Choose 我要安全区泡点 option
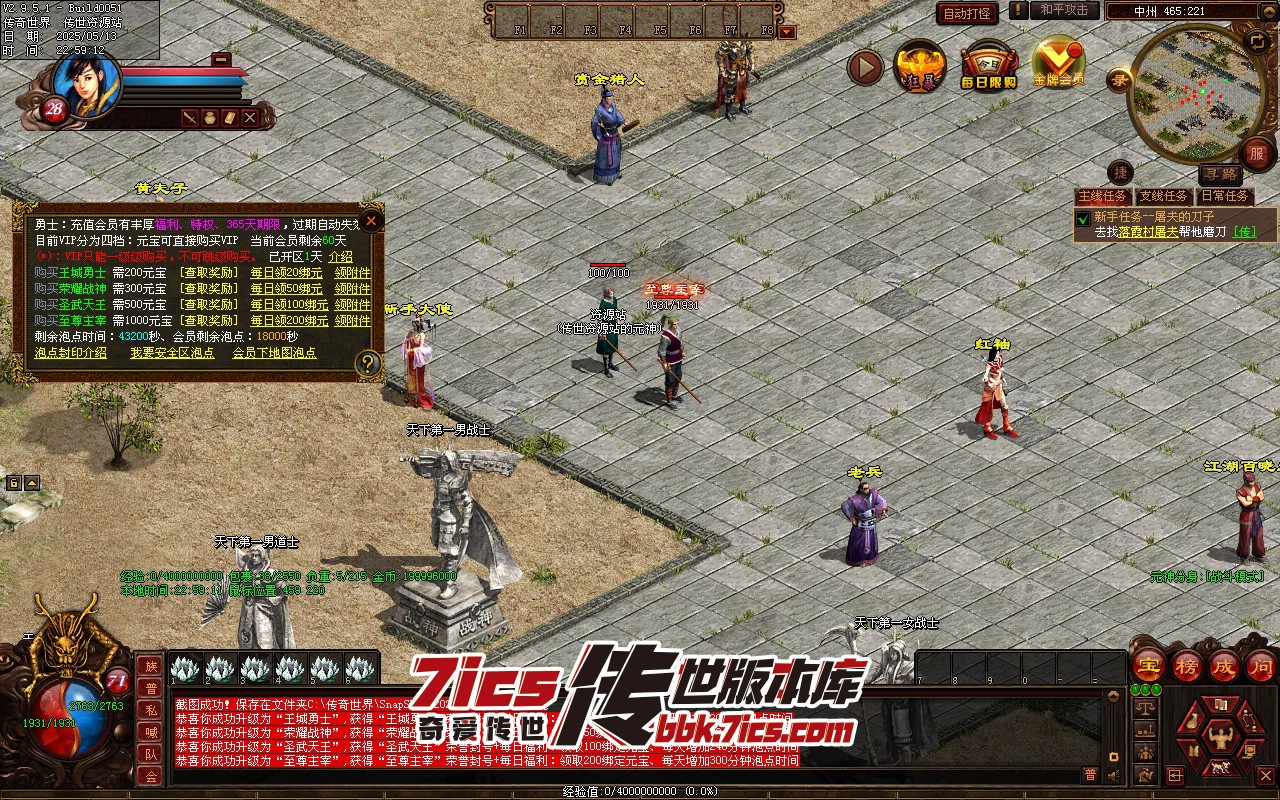The width and height of the screenshot is (1280, 800). (172, 352)
